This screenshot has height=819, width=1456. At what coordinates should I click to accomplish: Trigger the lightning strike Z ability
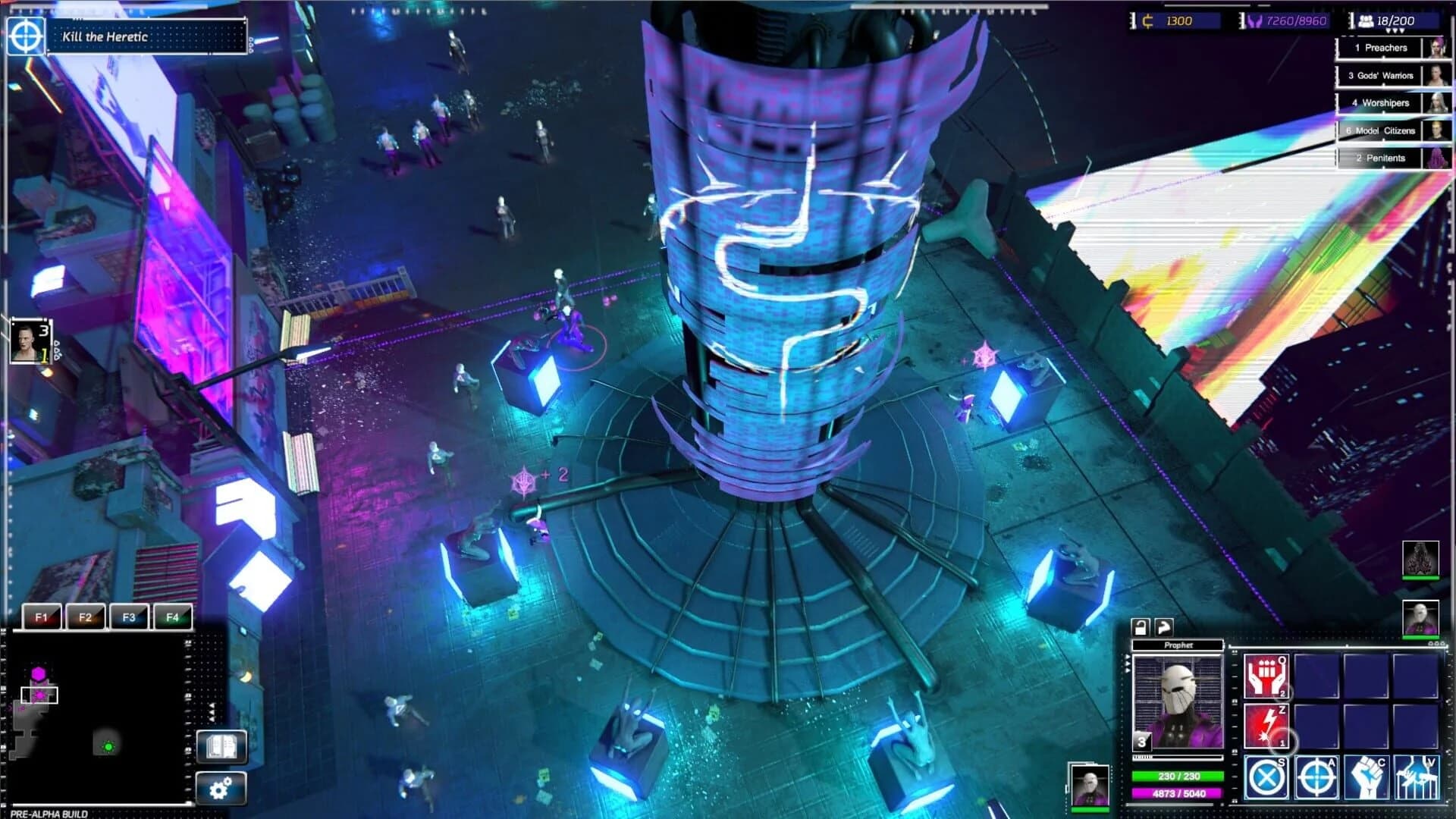pos(1266,725)
